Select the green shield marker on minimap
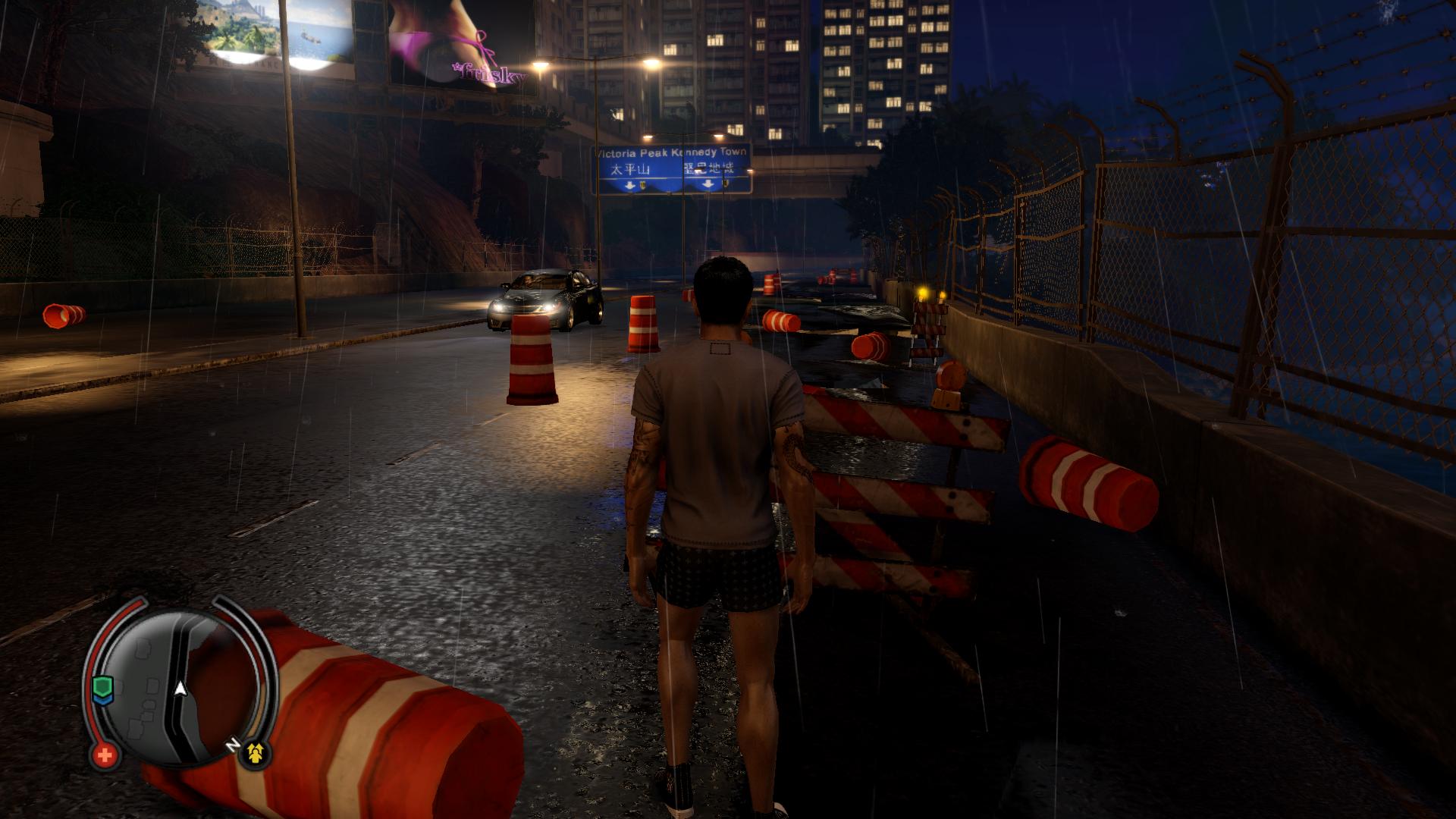1456x819 pixels. point(102,688)
